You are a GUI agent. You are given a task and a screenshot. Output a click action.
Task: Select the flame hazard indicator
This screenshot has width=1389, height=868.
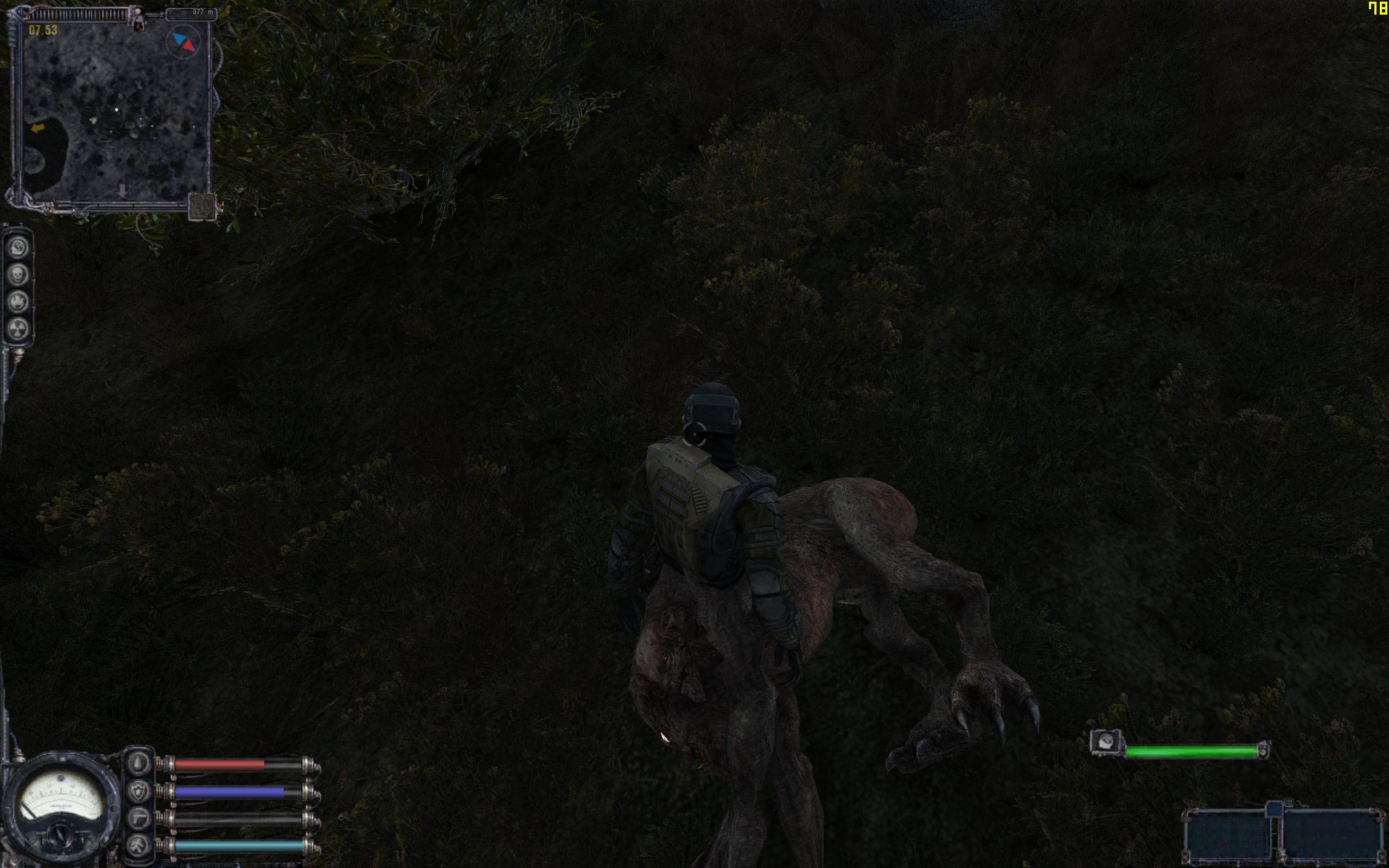coord(18,302)
